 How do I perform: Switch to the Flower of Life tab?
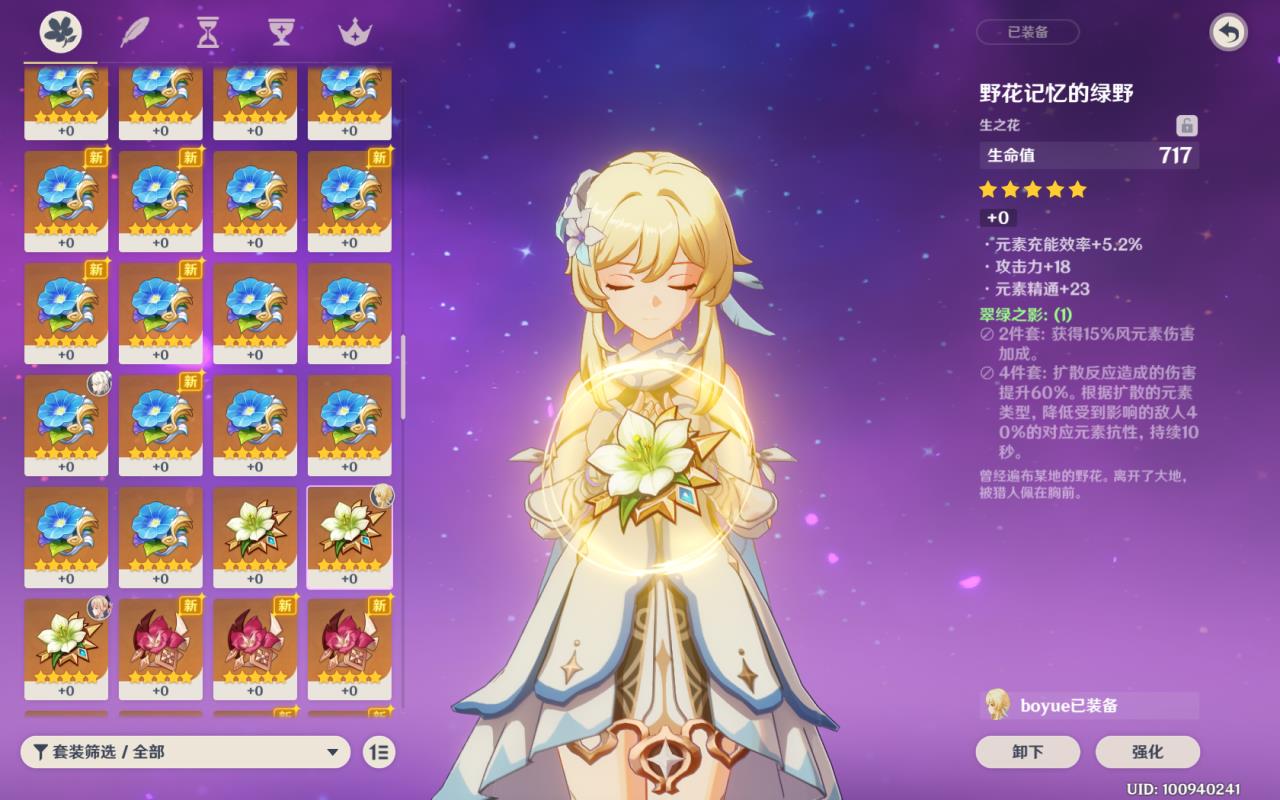point(61,32)
